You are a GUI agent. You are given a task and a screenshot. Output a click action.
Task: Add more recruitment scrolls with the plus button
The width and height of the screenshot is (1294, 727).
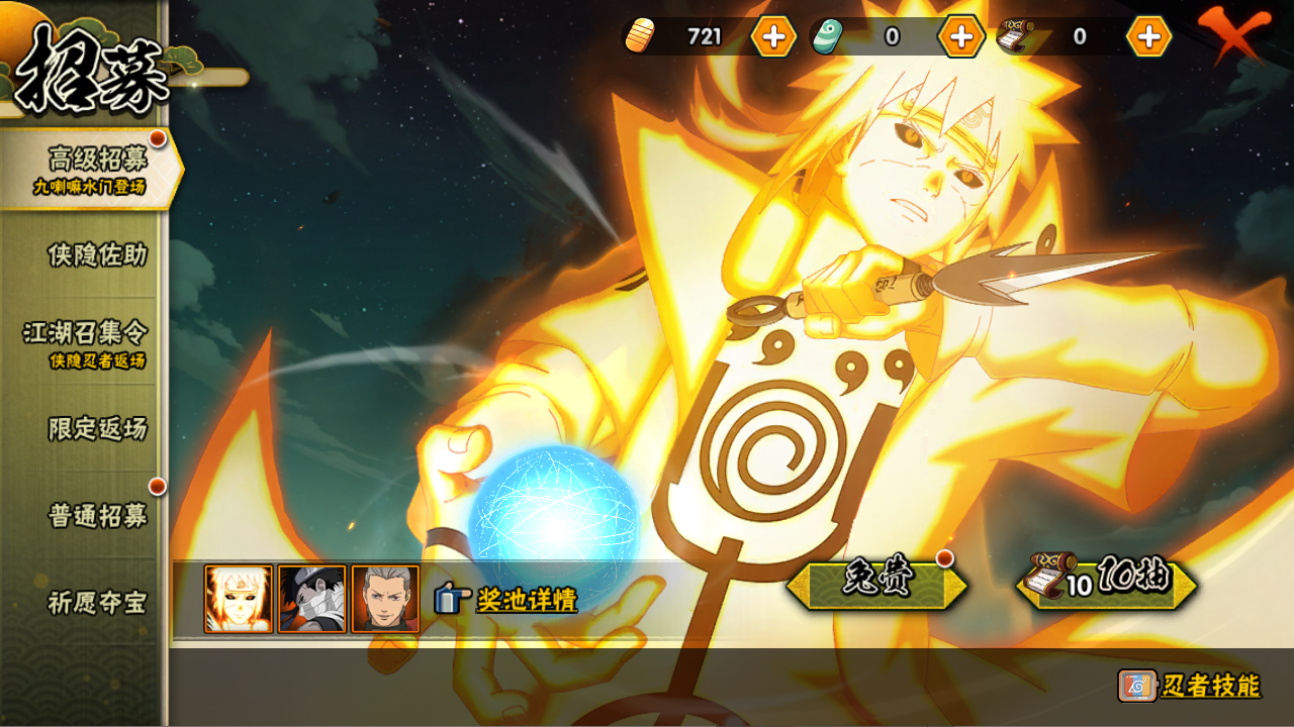(1148, 37)
